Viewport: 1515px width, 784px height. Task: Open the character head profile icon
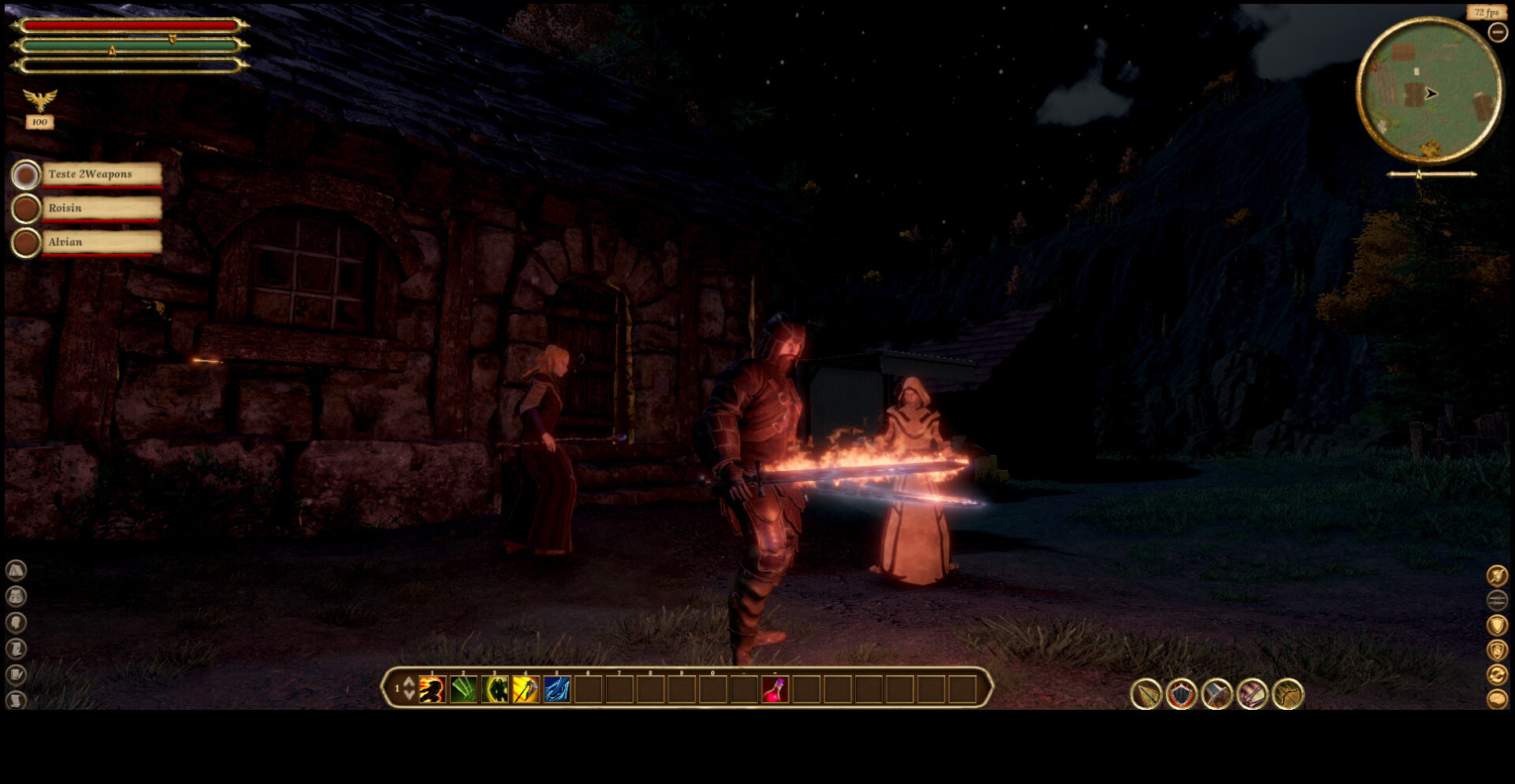16,623
